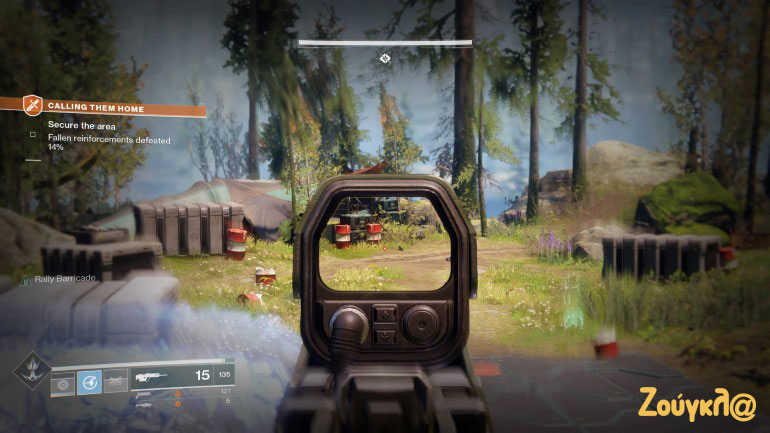Activate the highlighted blue class ability icon
The image size is (770, 433).
coord(90,381)
